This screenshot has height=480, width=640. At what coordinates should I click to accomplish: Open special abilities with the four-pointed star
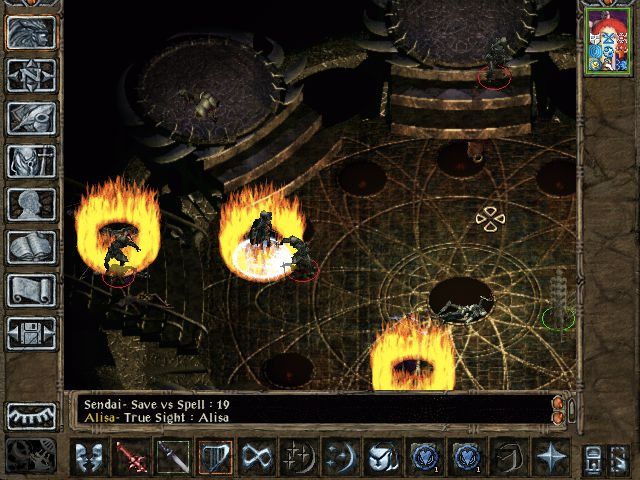tap(550, 457)
